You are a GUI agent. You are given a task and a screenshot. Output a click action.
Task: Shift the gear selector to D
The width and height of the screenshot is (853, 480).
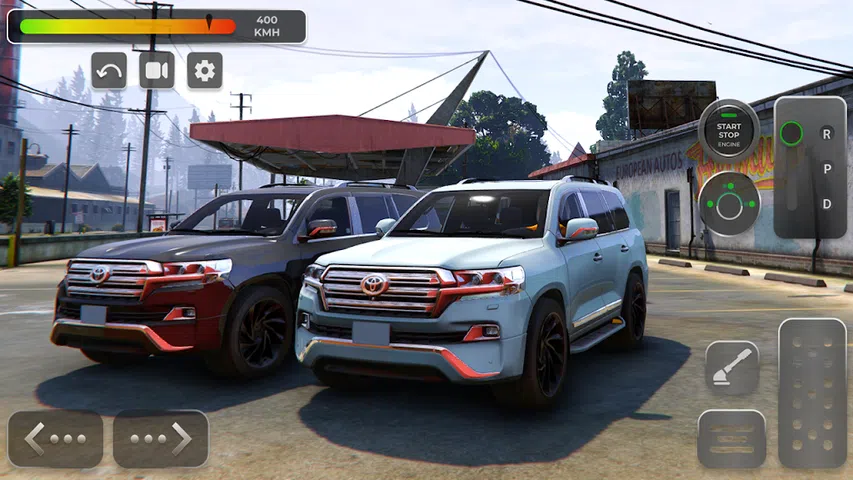coord(827,204)
